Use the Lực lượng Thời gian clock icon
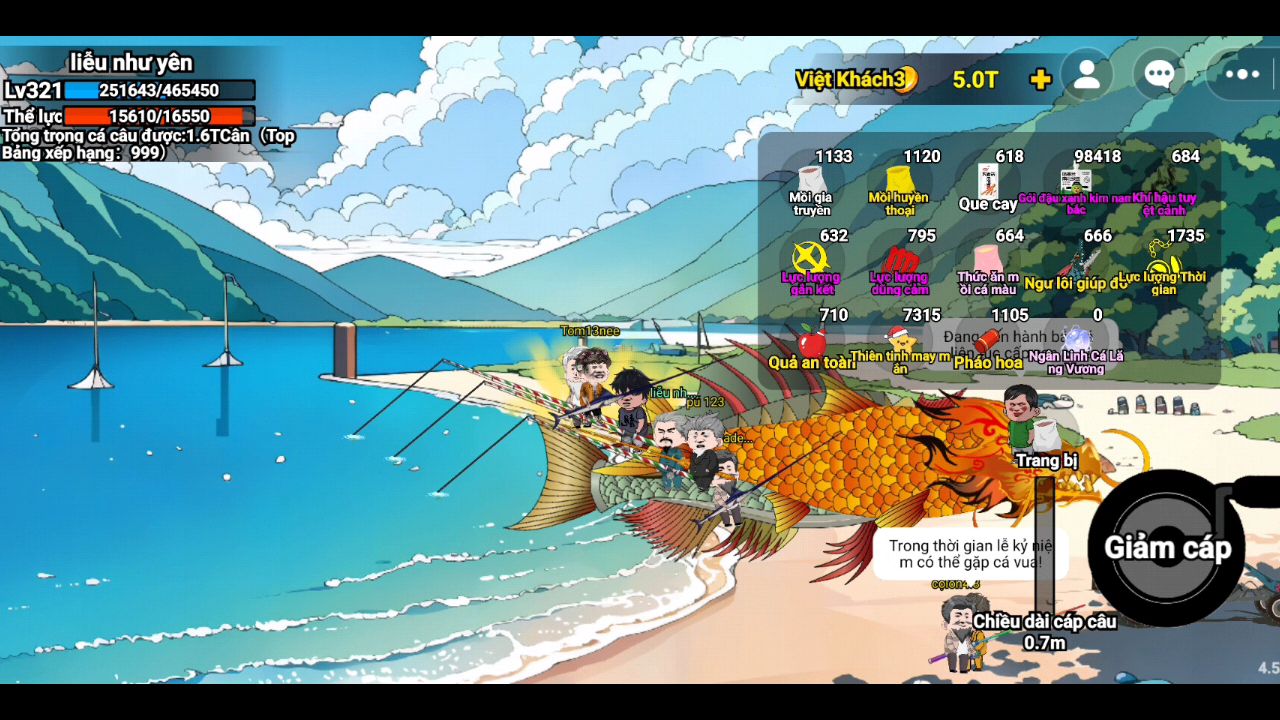Viewport: 1280px width, 720px height. [1162, 265]
